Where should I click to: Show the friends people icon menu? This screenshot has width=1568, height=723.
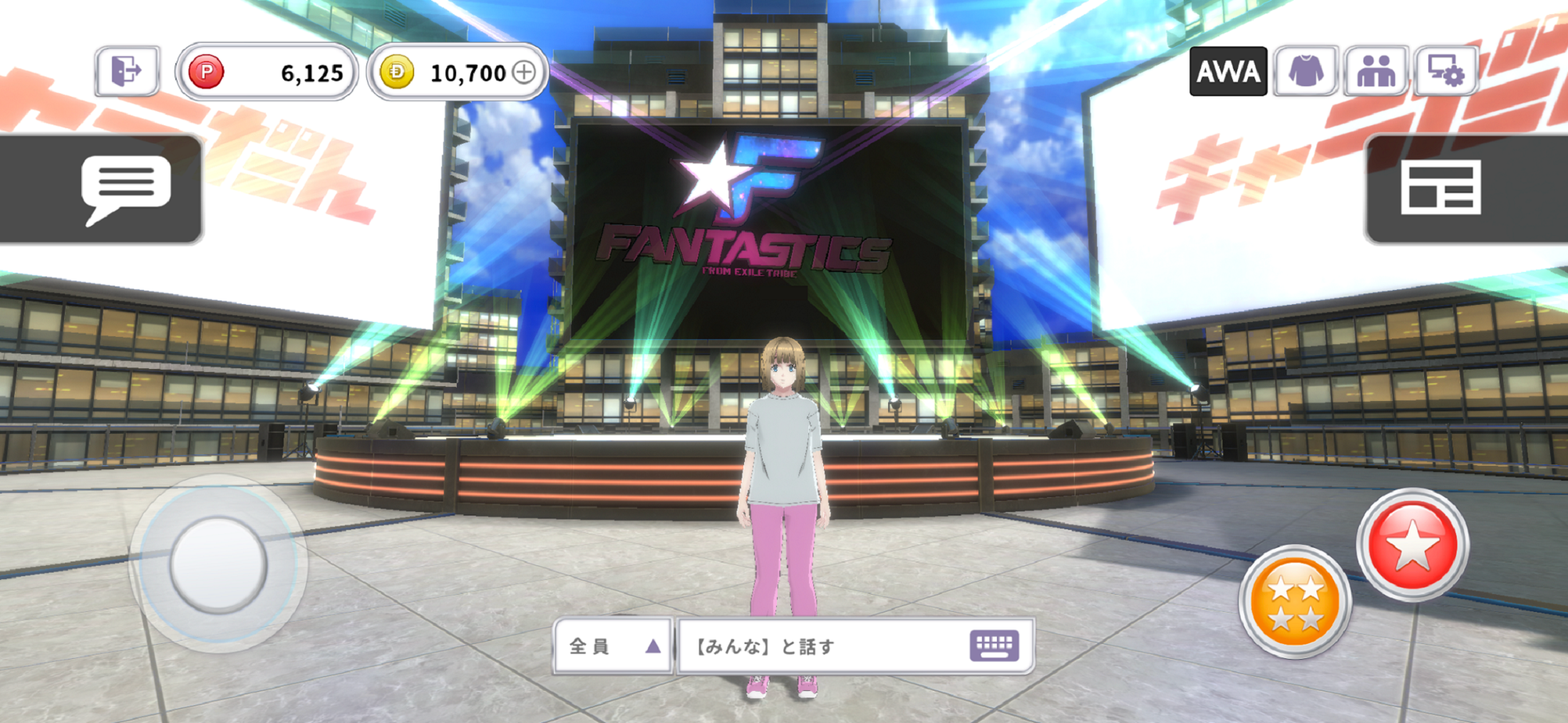click(x=1376, y=71)
